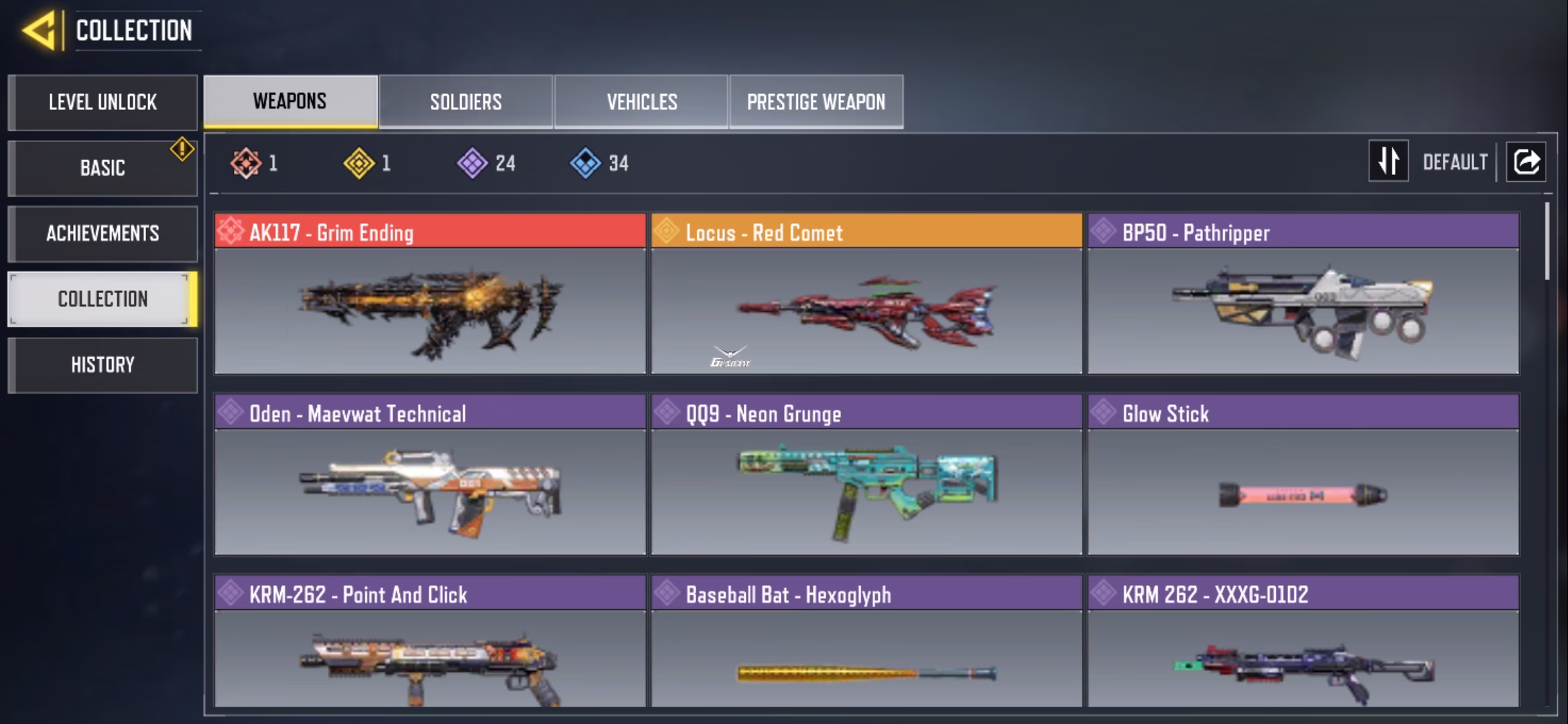The height and width of the screenshot is (724, 1568).
Task: Show the Vehicles tab
Action: [641, 102]
